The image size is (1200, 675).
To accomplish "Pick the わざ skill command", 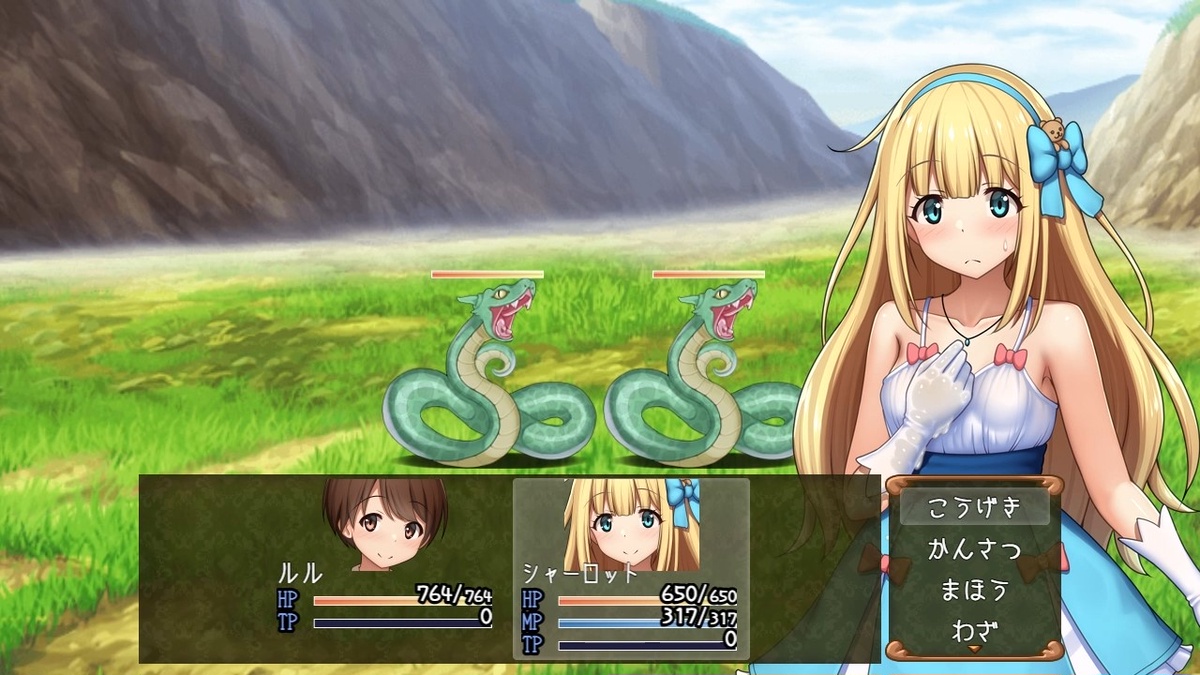I will (x=974, y=630).
